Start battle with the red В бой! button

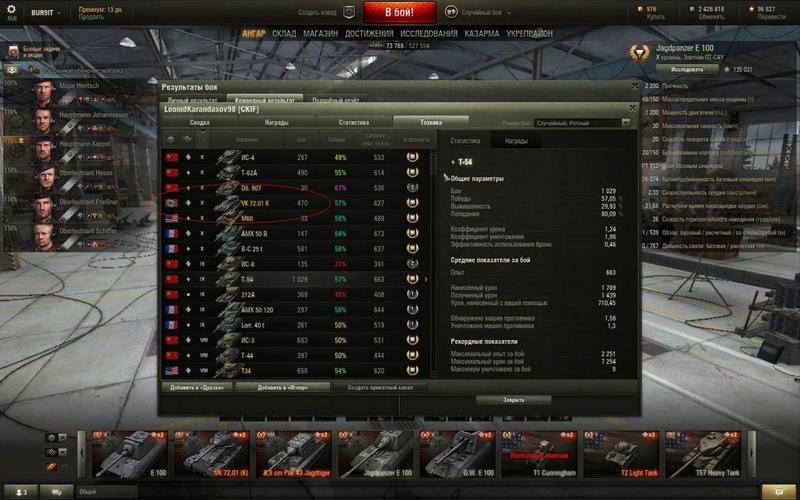[398, 13]
